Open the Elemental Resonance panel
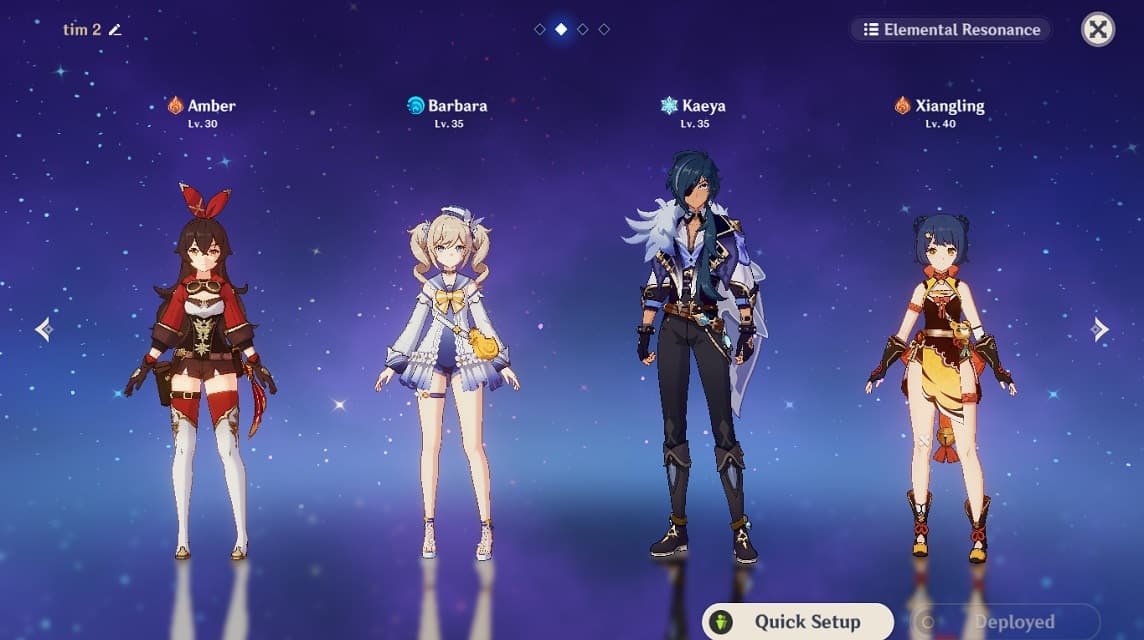This screenshot has width=1144, height=640. tap(951, 30)
